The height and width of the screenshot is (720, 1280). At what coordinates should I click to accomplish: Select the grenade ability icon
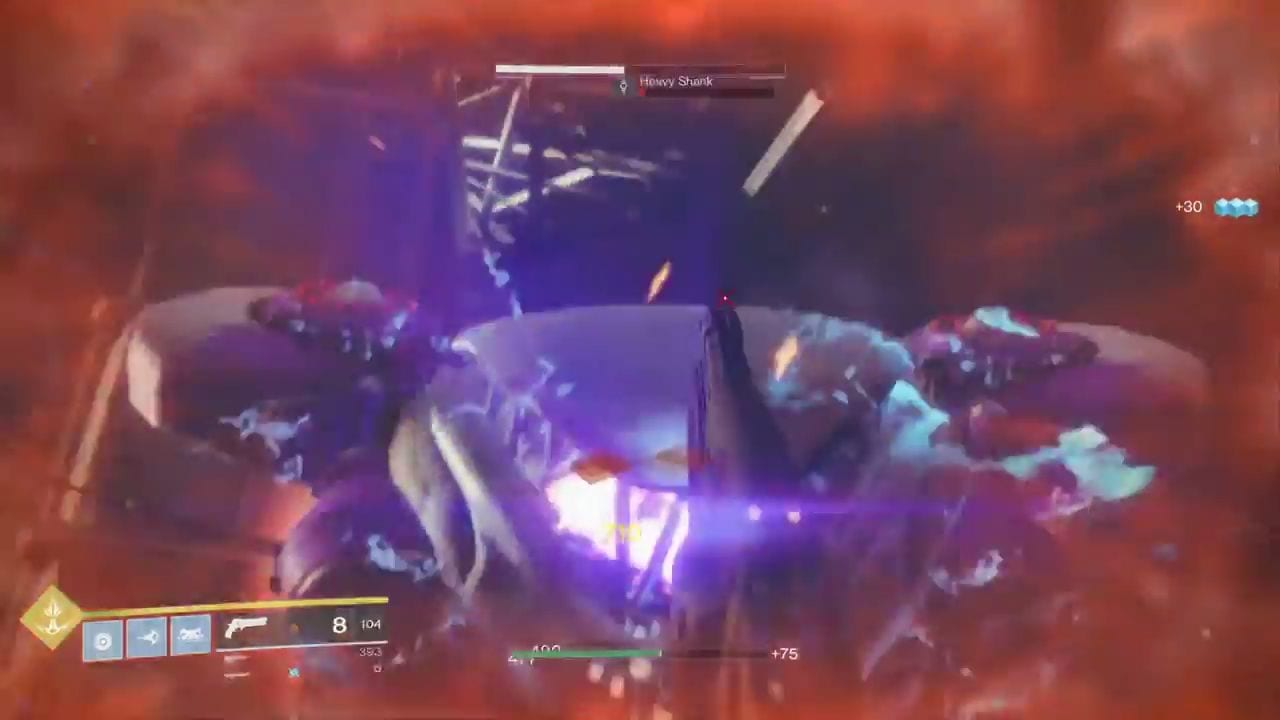(103, 638)
